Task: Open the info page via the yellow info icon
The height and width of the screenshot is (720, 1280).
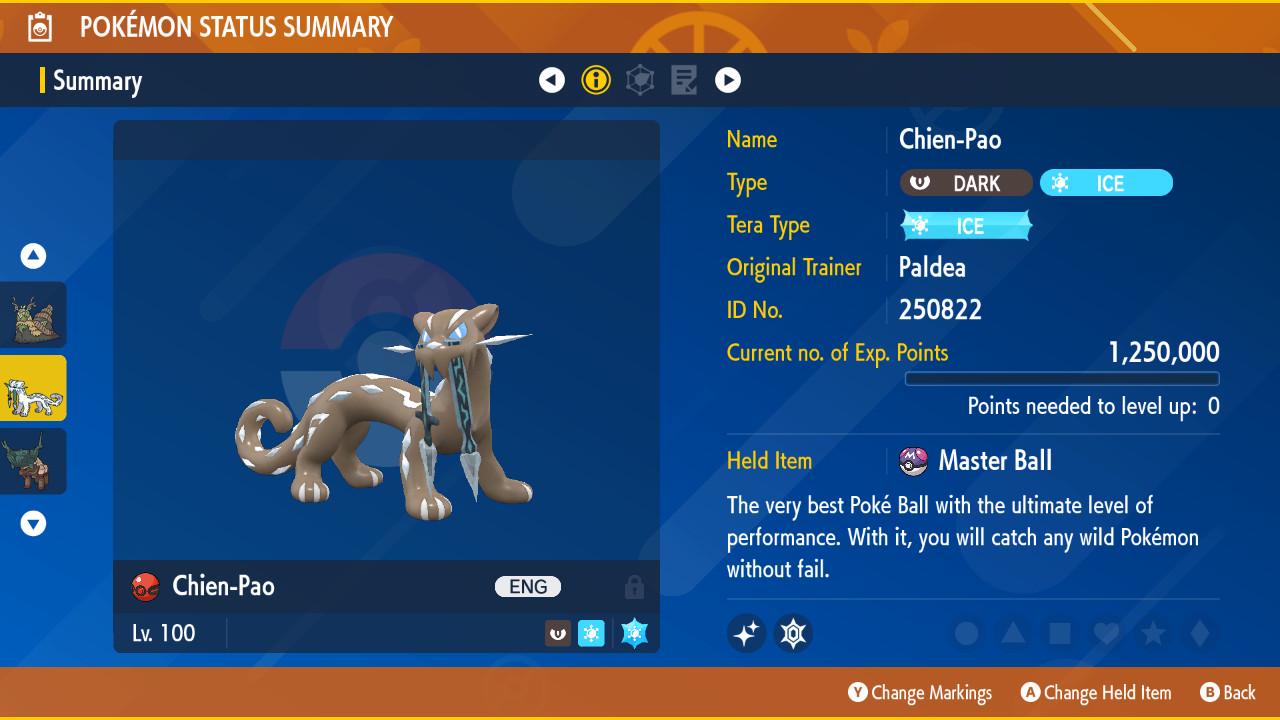Action: click(x=596, y=80)
